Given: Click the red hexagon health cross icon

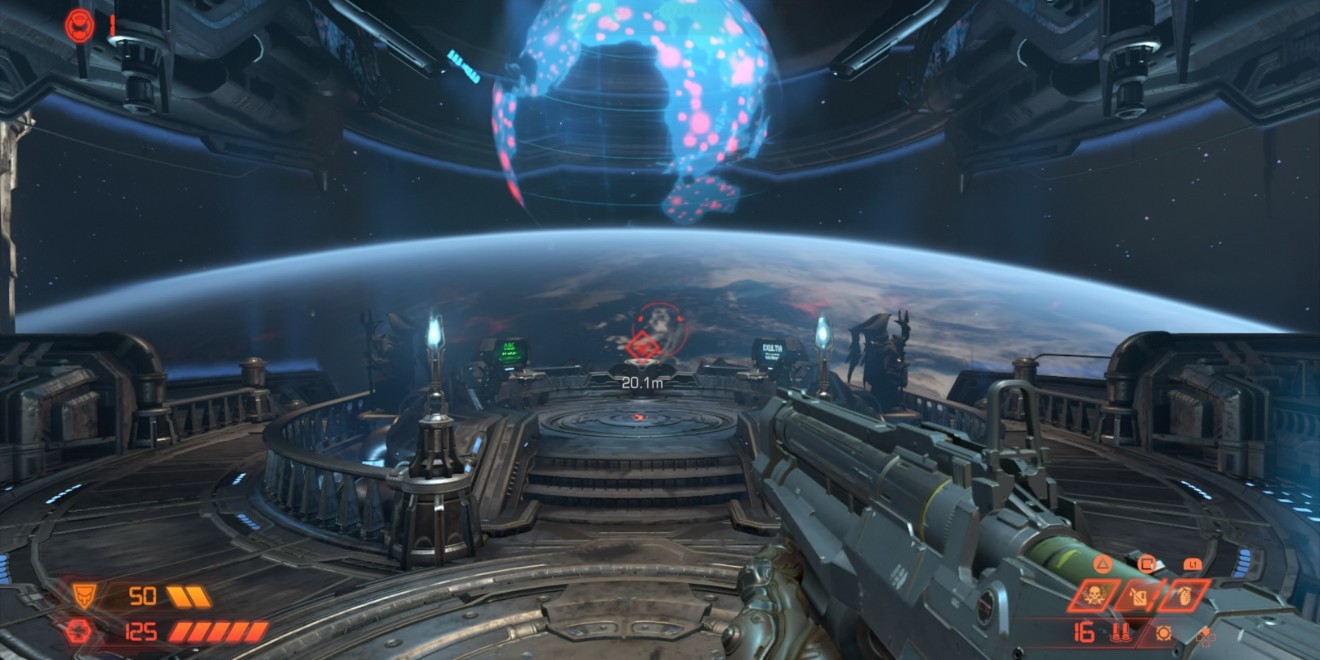Looking at the screenshot, I should [80, 631].
